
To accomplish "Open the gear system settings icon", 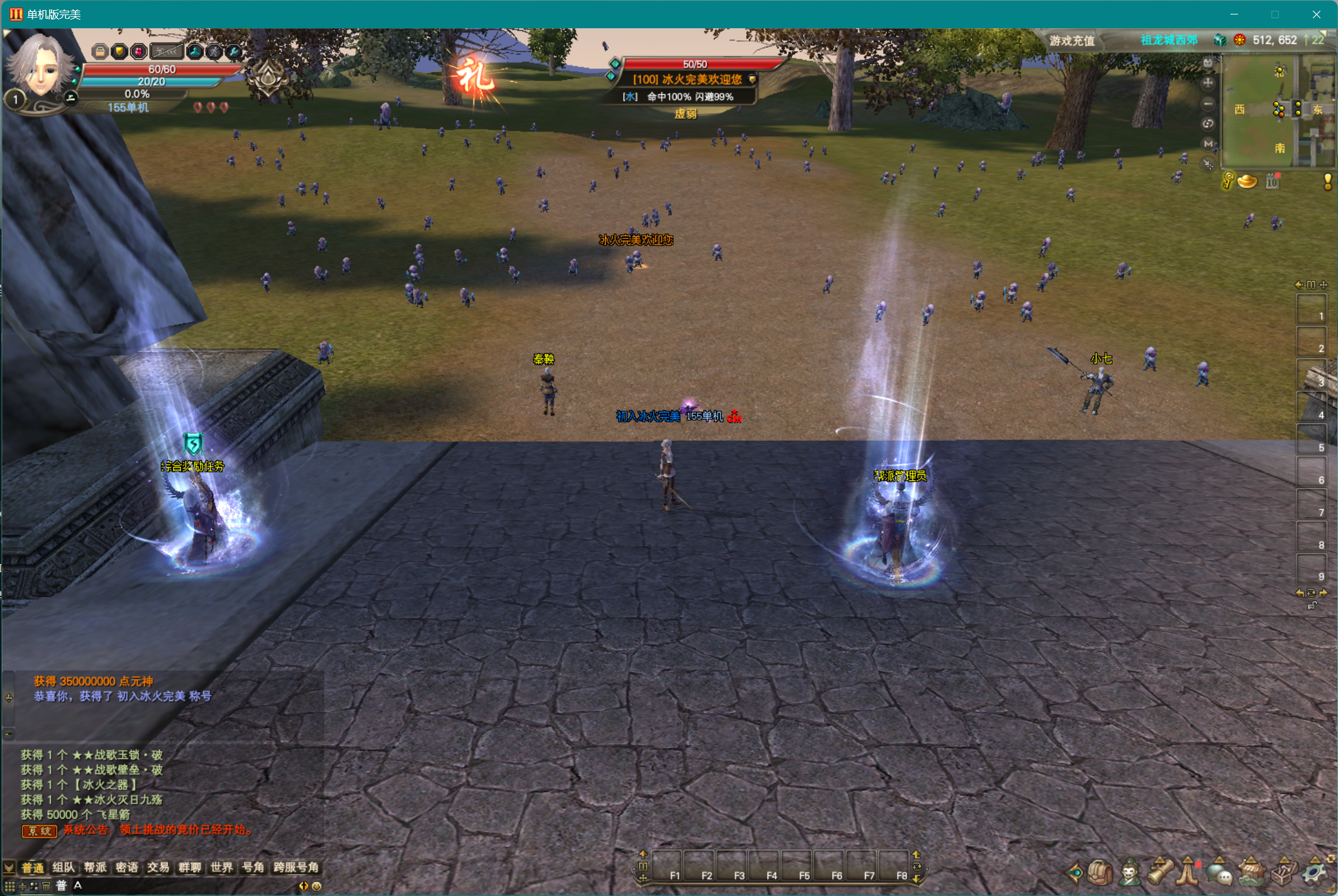I will [1314, 872].
